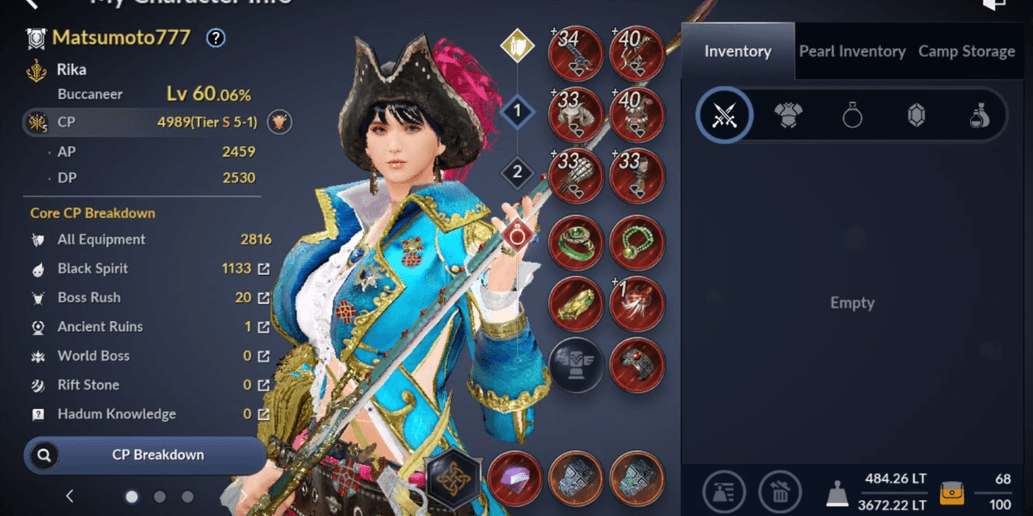Select the potion consumables filter
This screenshot has width=1033, height=516.
click(x=980, y=116)
